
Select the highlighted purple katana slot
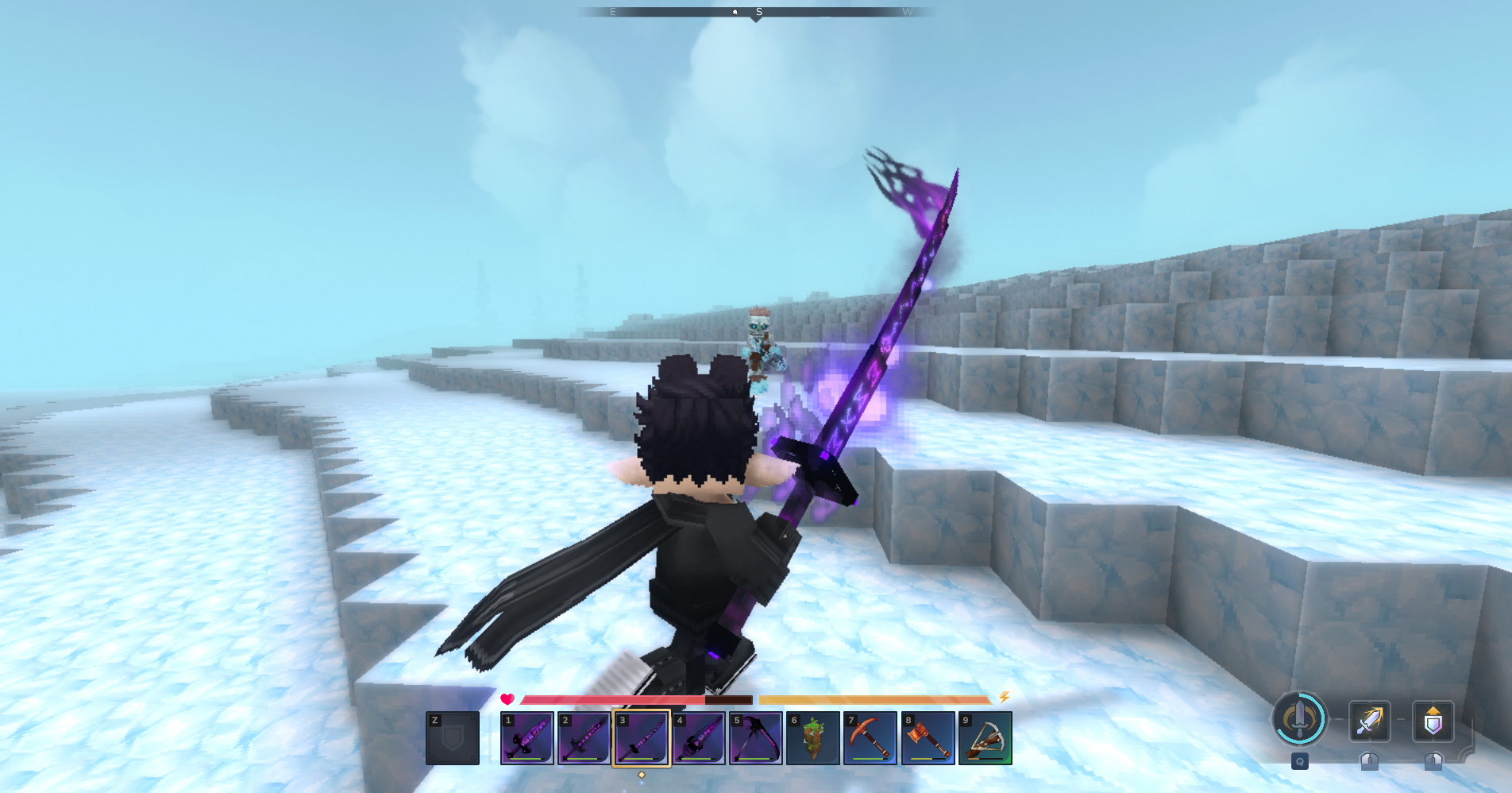pos(642,738)
